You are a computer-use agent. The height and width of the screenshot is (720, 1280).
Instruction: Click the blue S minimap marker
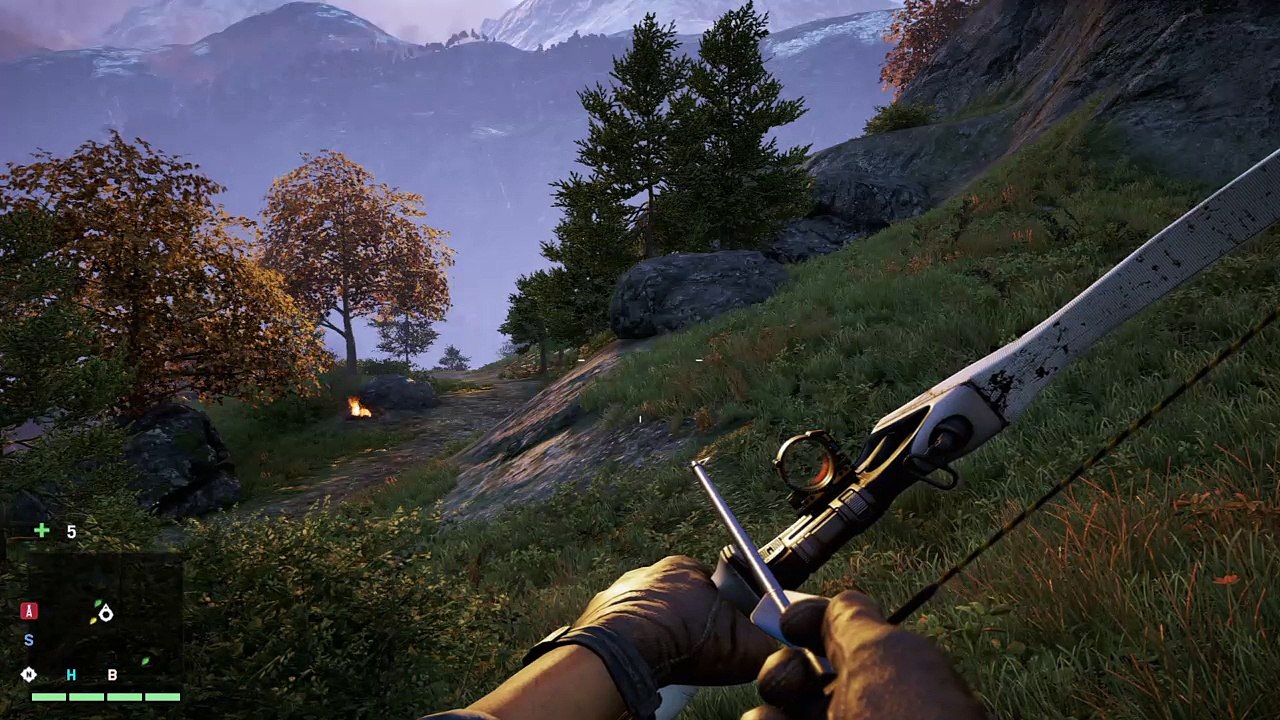pos(29,640)
